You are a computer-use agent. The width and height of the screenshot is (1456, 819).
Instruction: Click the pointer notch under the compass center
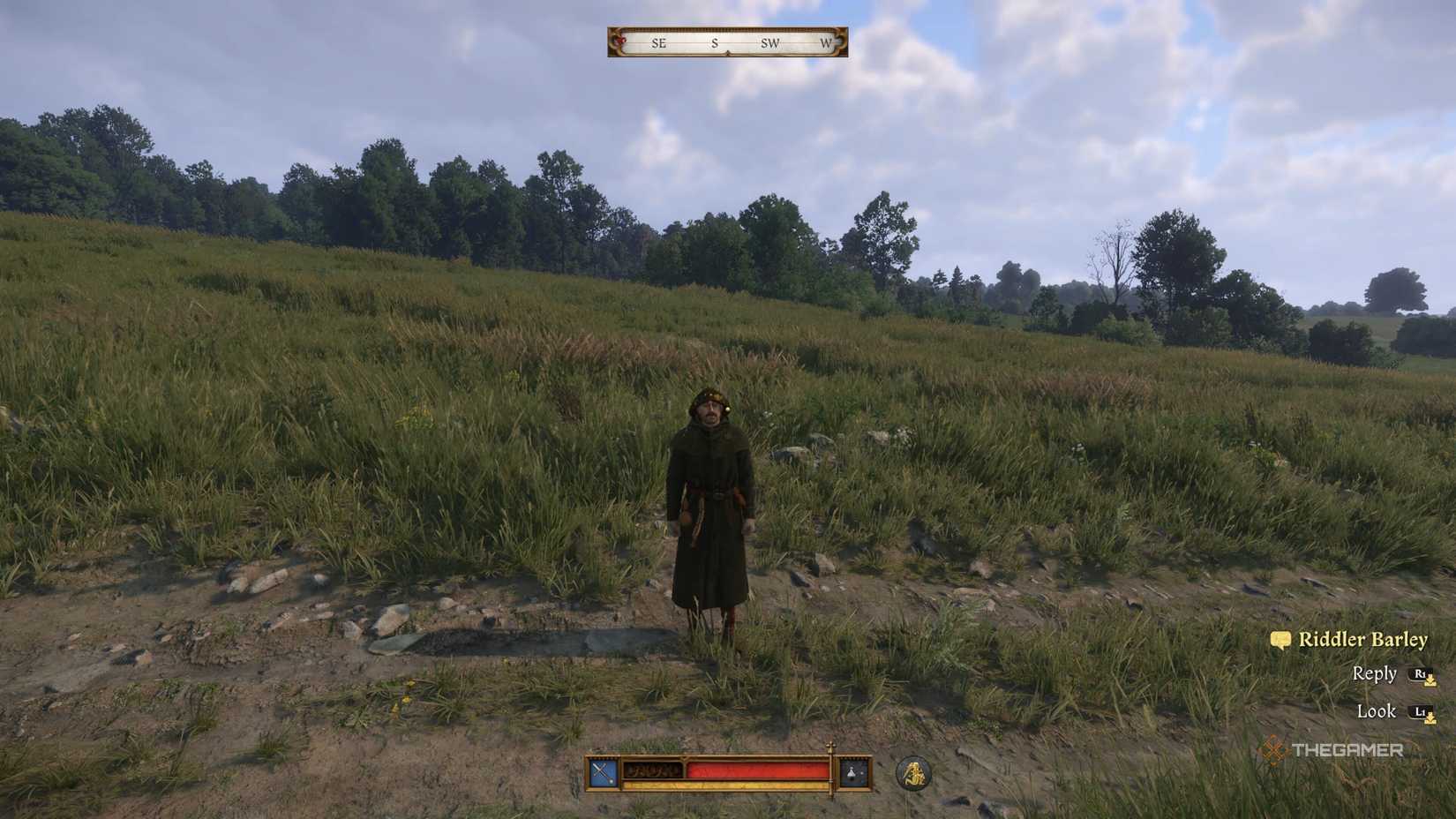click(727, 52)
